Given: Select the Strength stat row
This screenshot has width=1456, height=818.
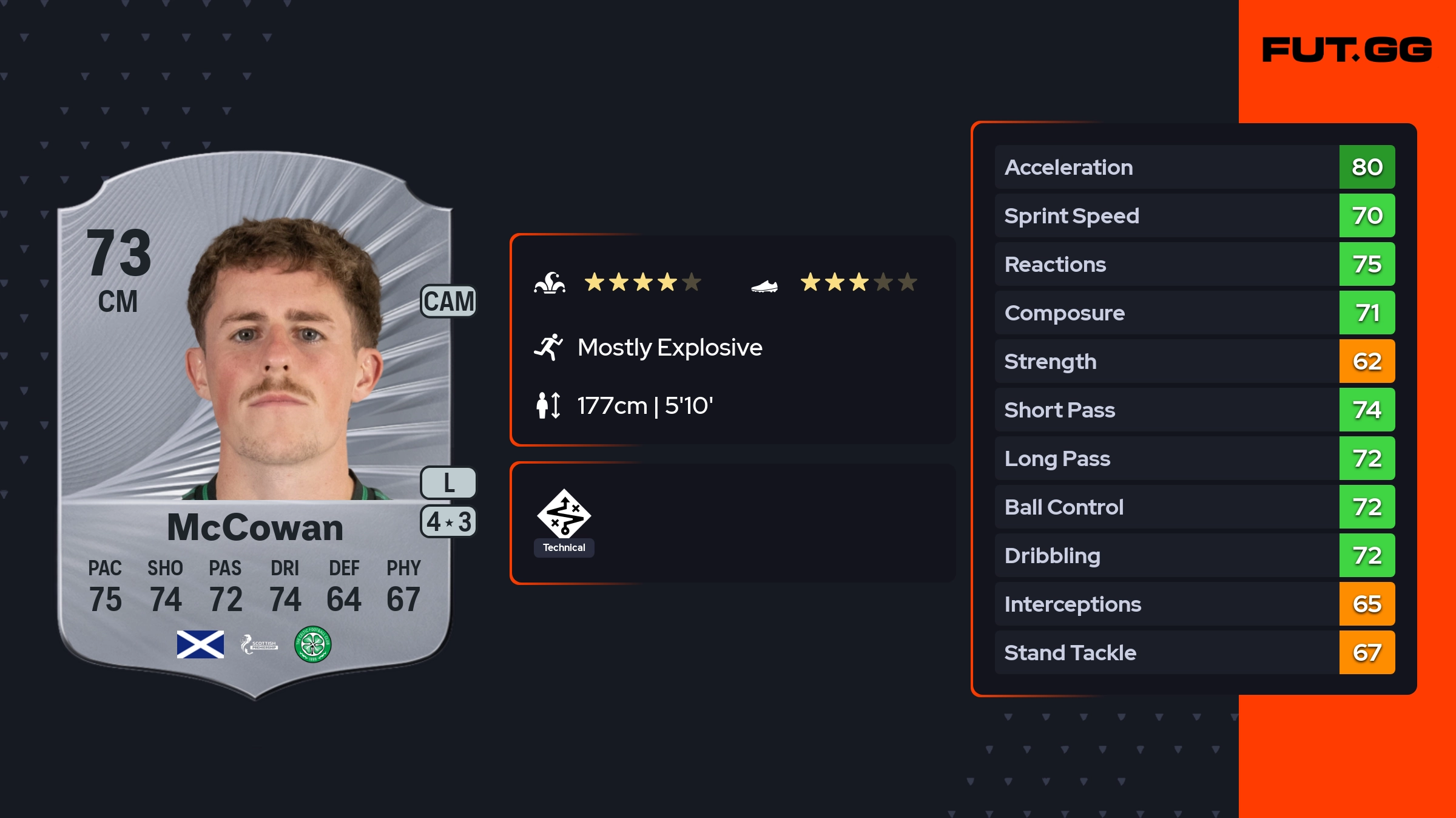Looking at the screenshot, I should click(1194, 361).
